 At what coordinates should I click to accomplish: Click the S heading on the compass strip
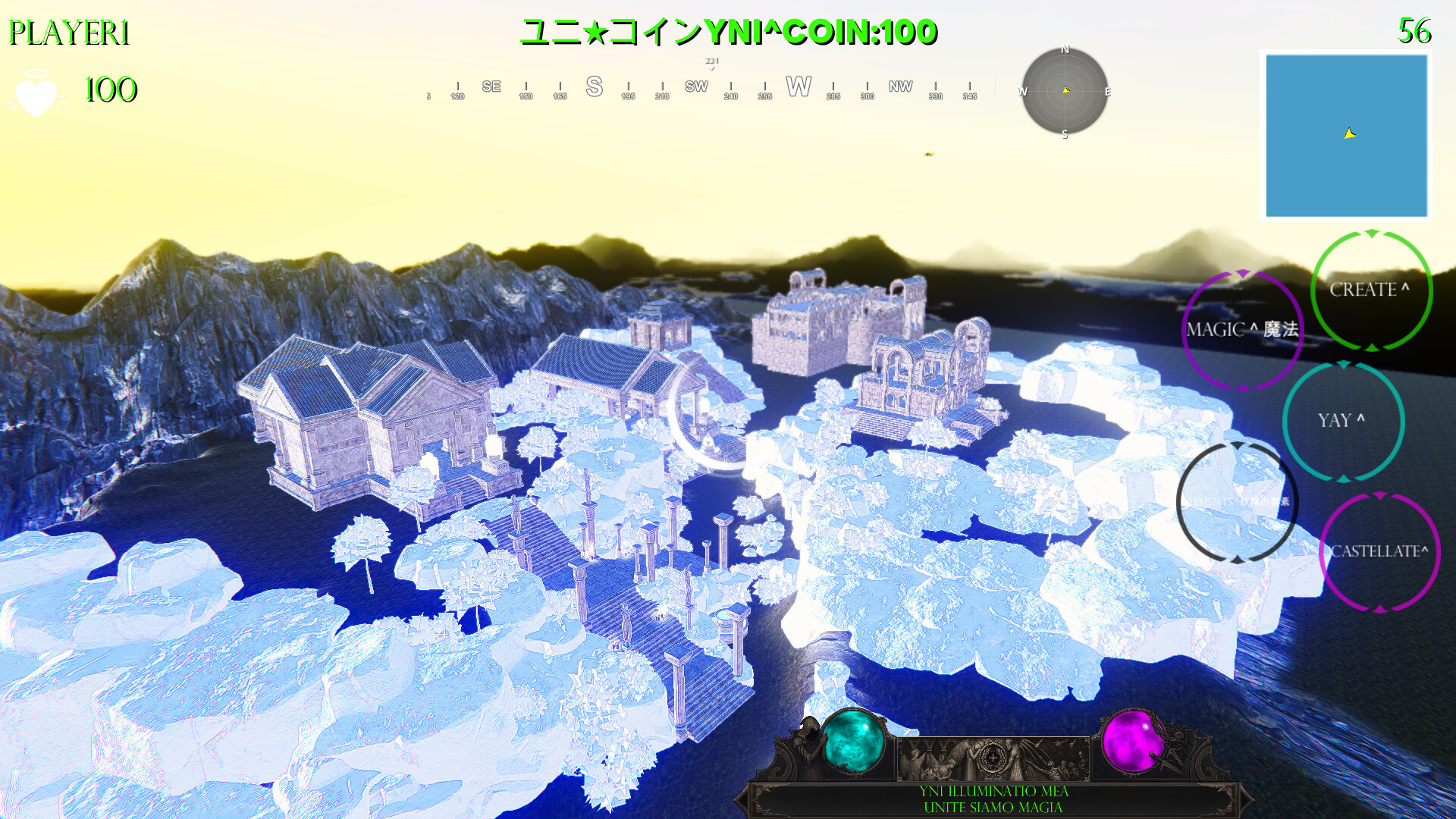[x=594, y=86]
